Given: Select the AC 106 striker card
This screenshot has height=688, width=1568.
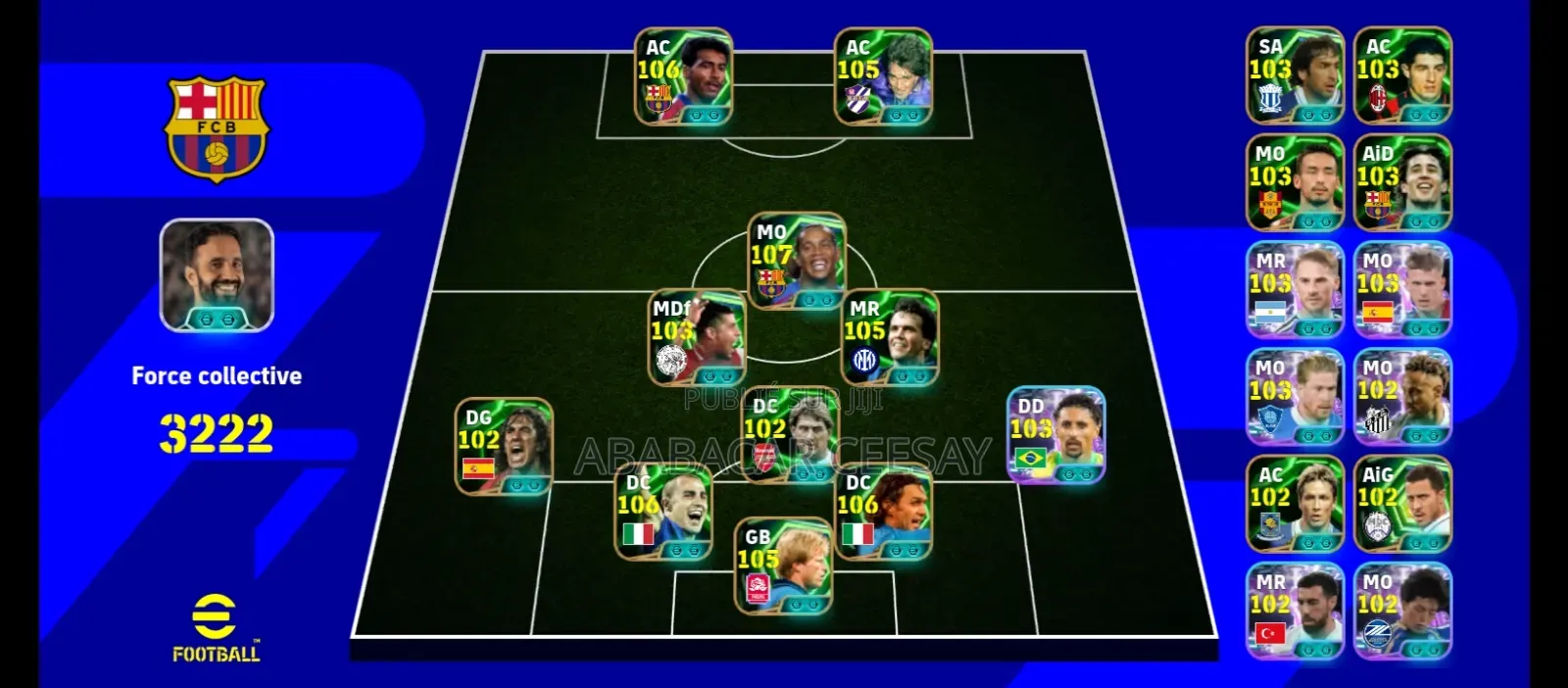Looking at the screenshot, I should (x=683, y=76).
